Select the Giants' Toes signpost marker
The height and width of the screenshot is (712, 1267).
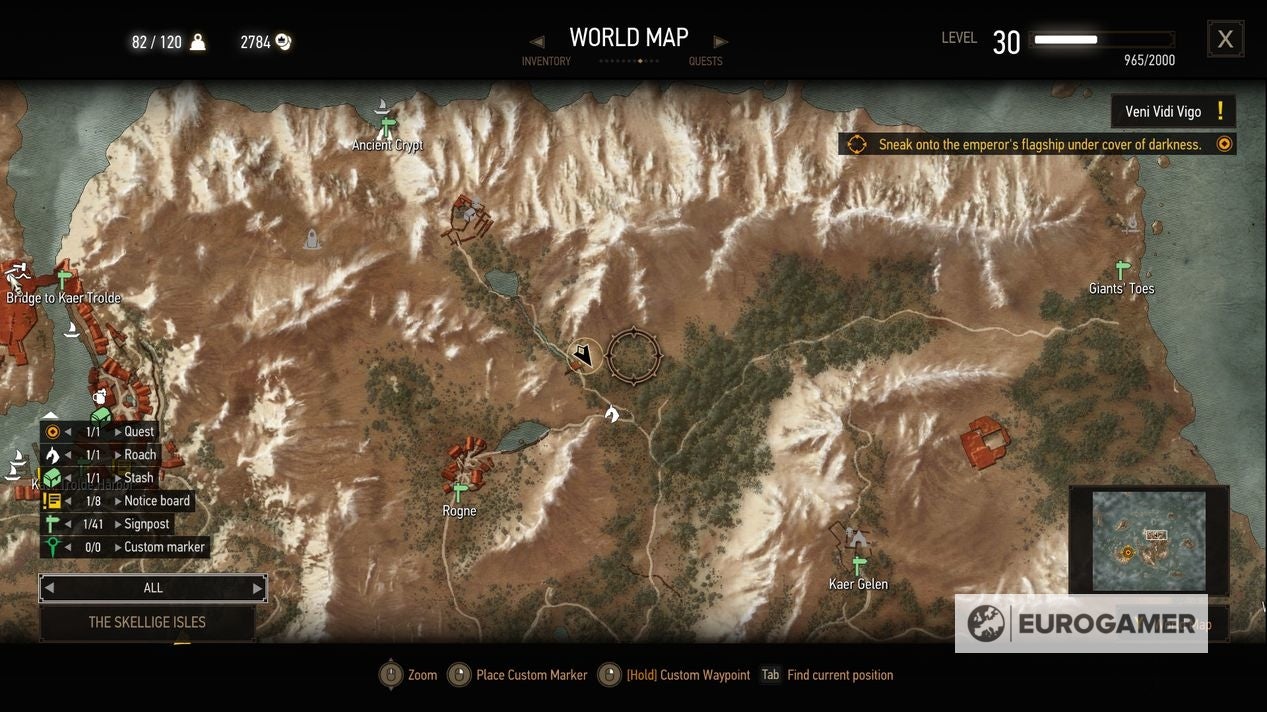(x=1122, y=270)
